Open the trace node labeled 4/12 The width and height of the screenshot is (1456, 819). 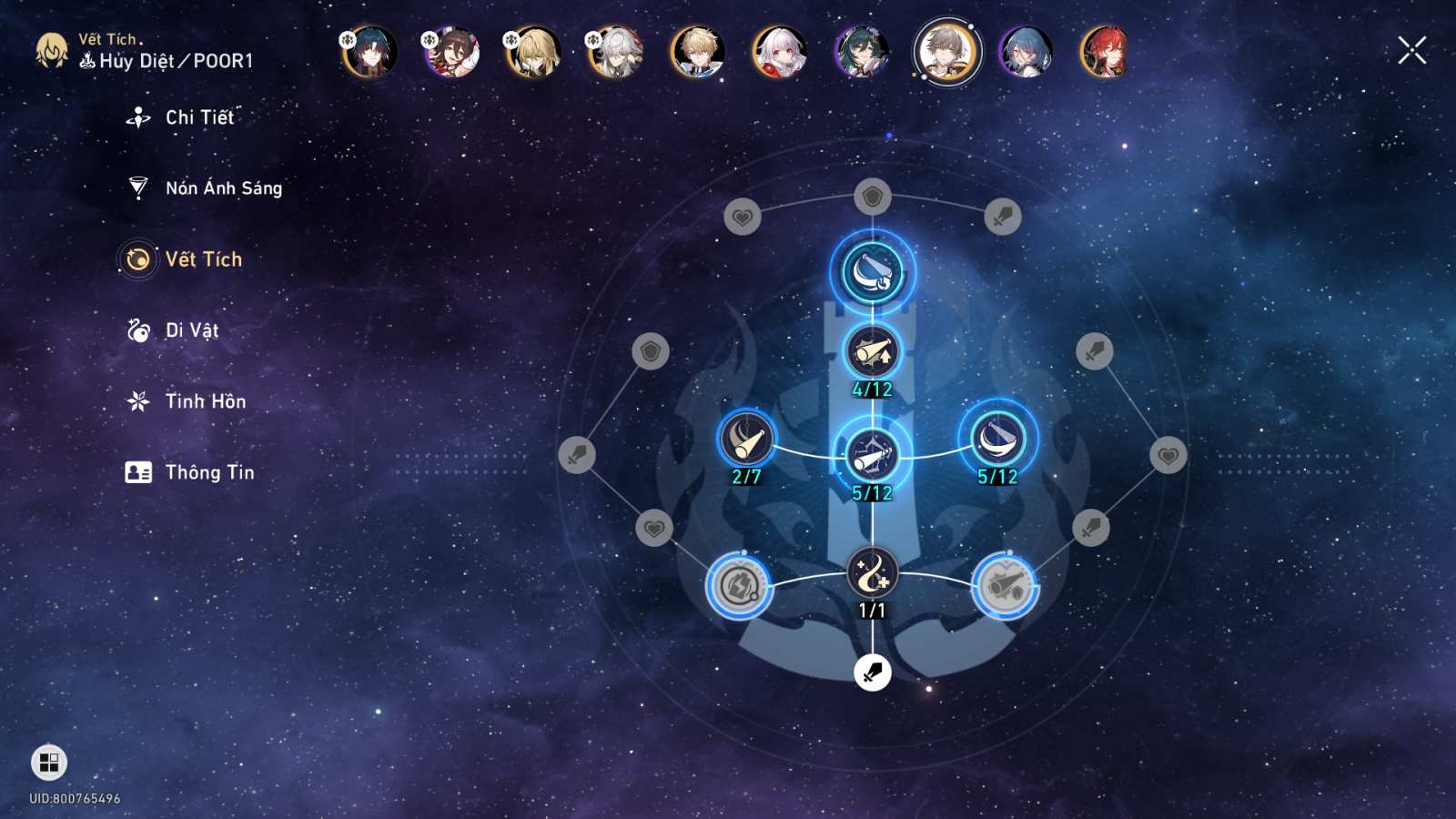(872, 352)
